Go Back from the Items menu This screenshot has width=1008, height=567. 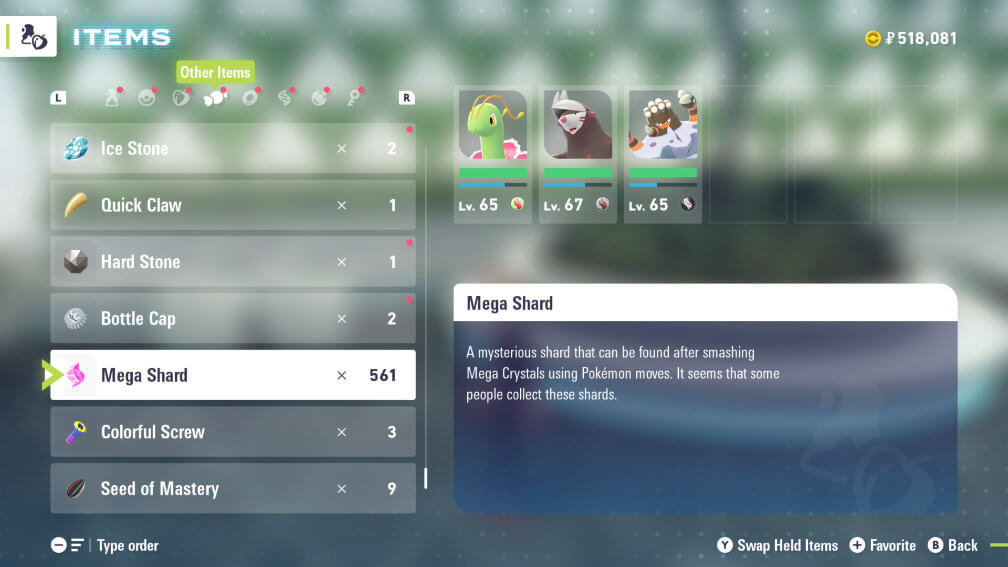tap(953, 545)
